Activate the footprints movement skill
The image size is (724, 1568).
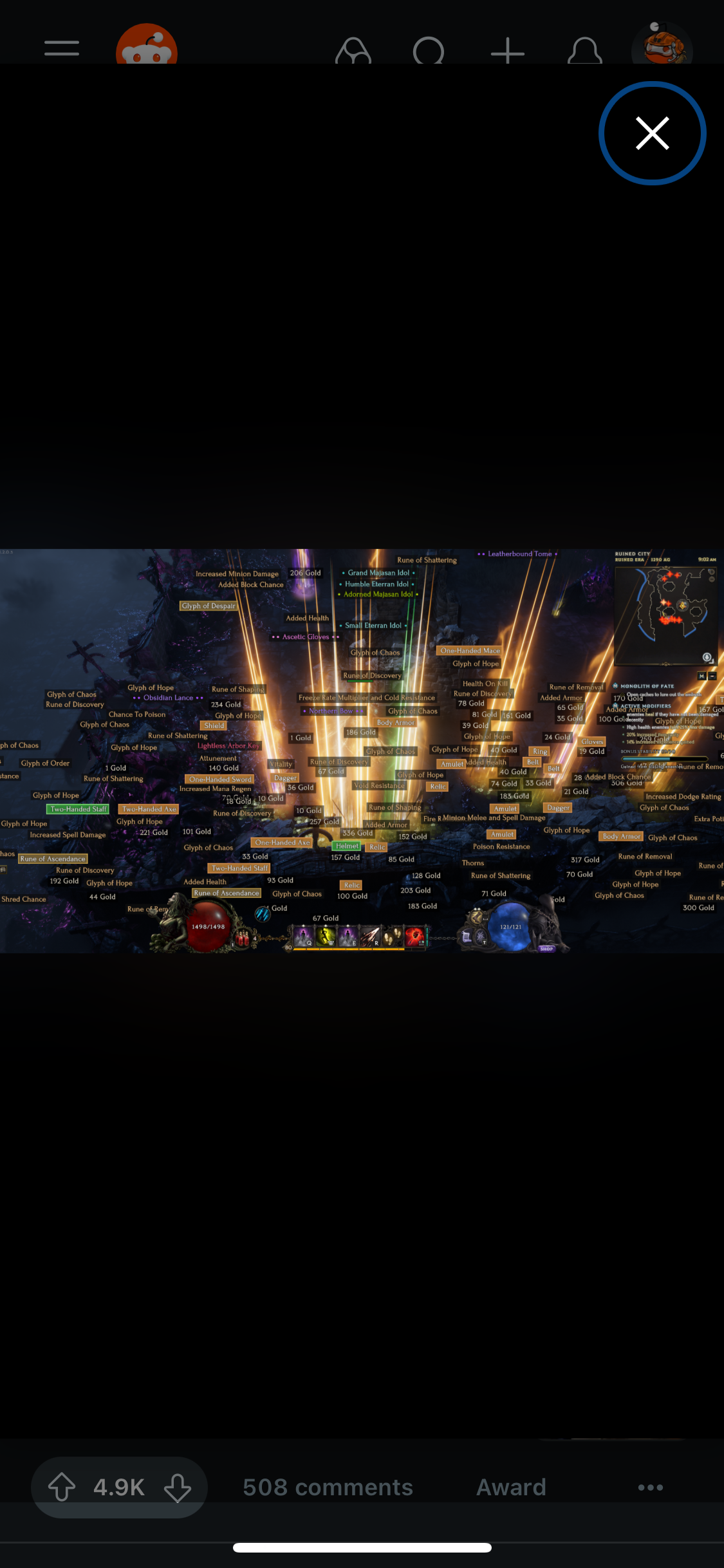[x=391, y=935]
